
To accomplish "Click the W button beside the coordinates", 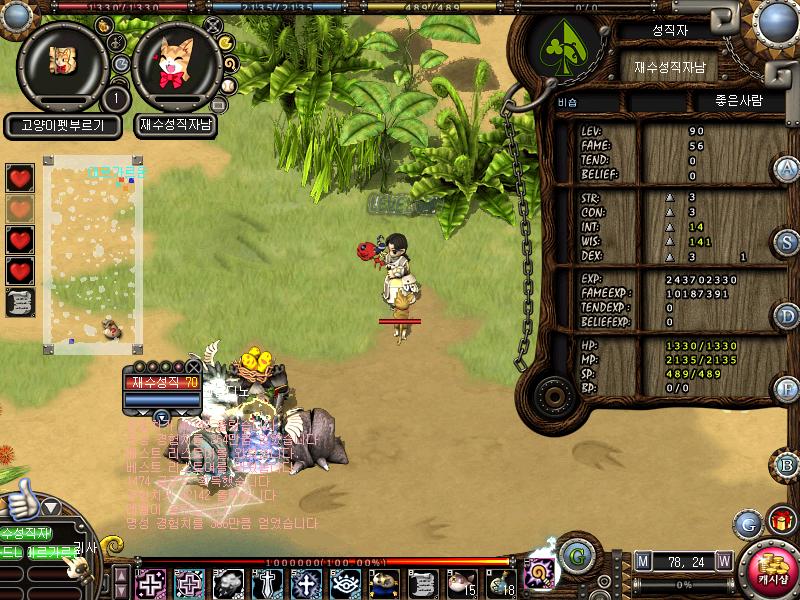I will 723,562.
